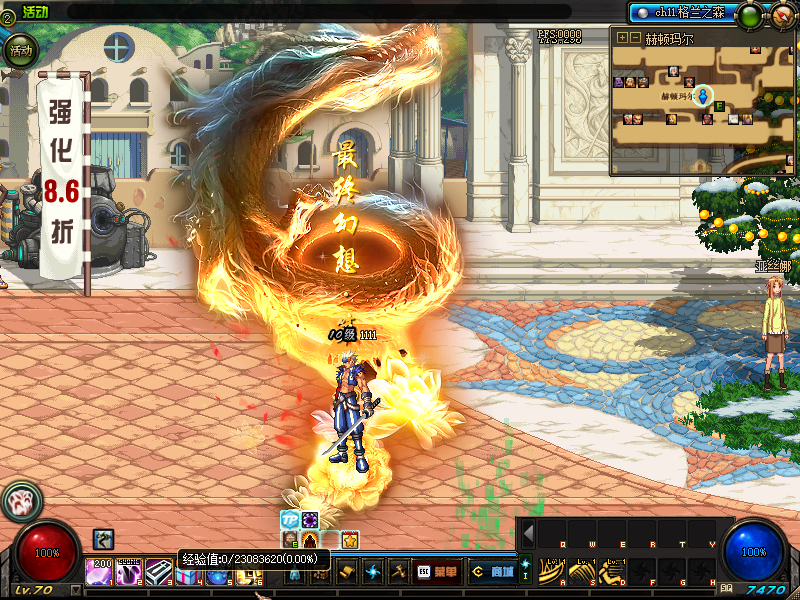
Task: Click the player marker on the minimap
Action: tap(703, 96)
